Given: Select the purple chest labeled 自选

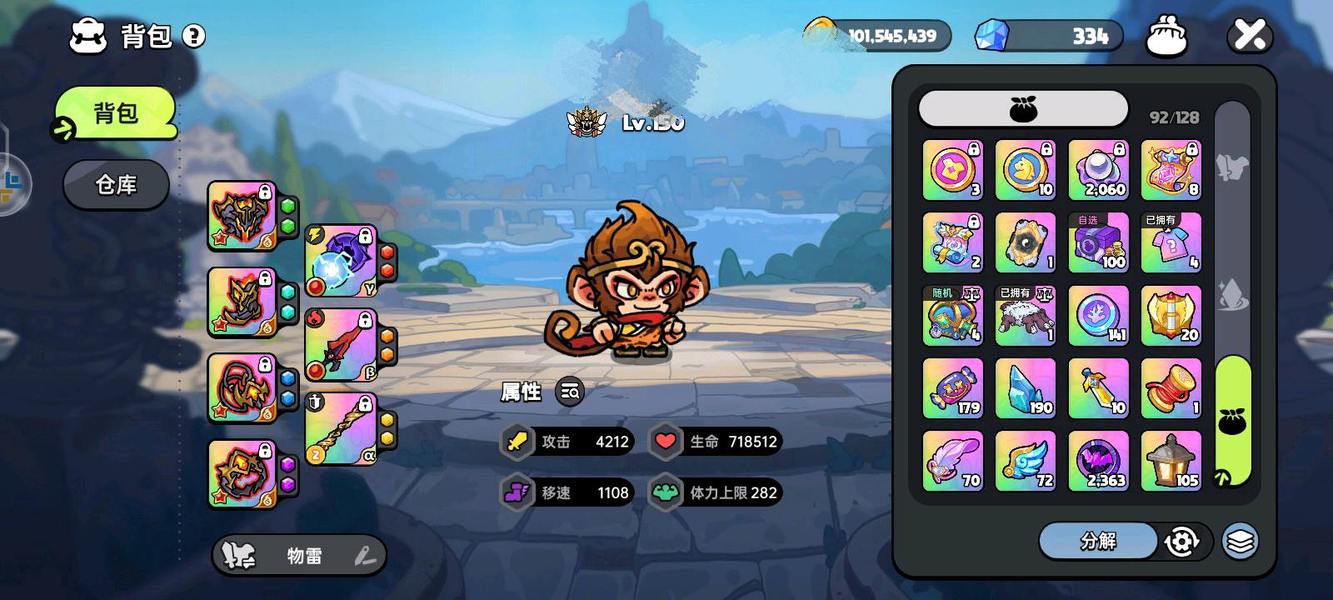Looking at the screenshot, I should click(1098, 242).
